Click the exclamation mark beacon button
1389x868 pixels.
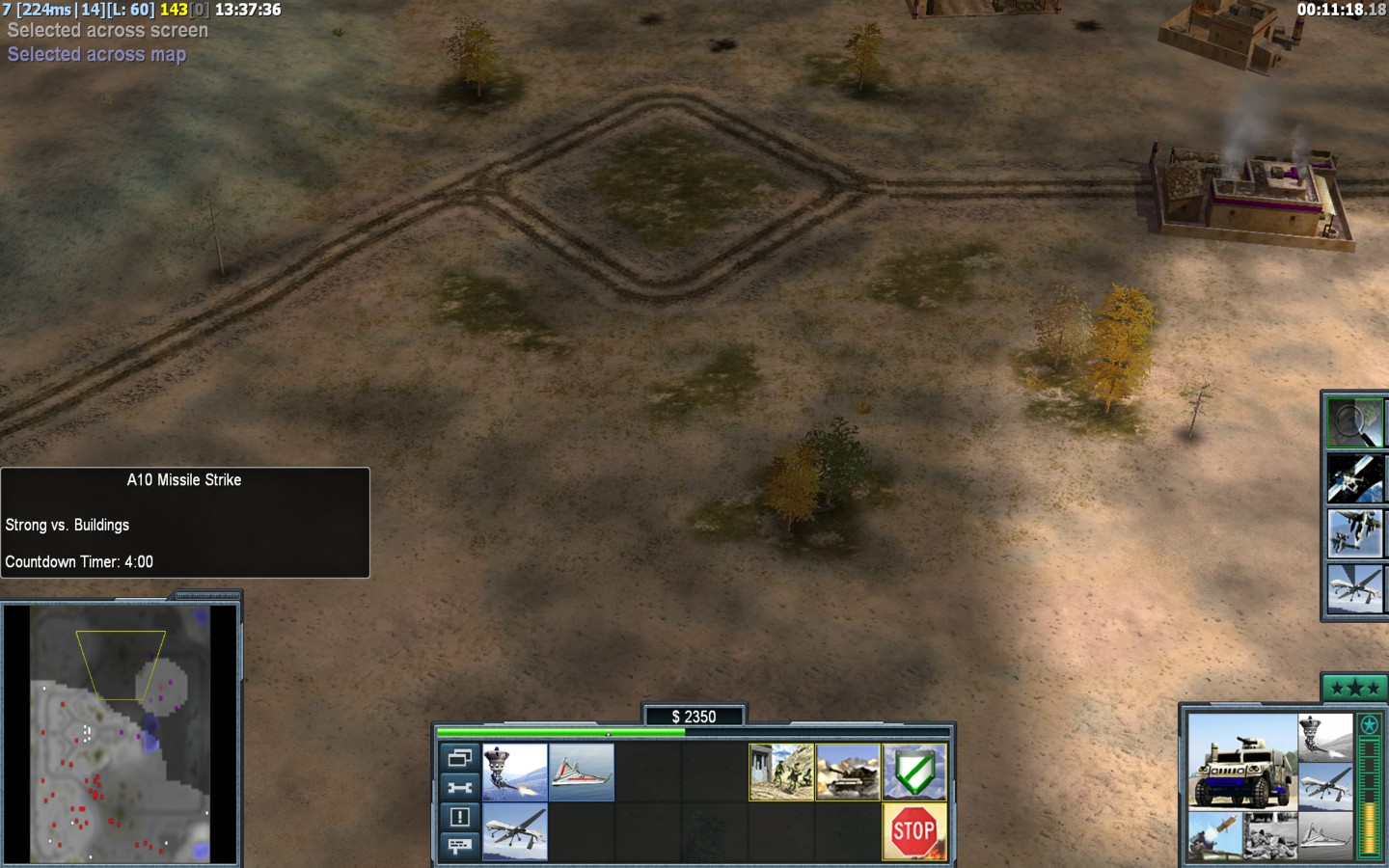click(459, 817)
